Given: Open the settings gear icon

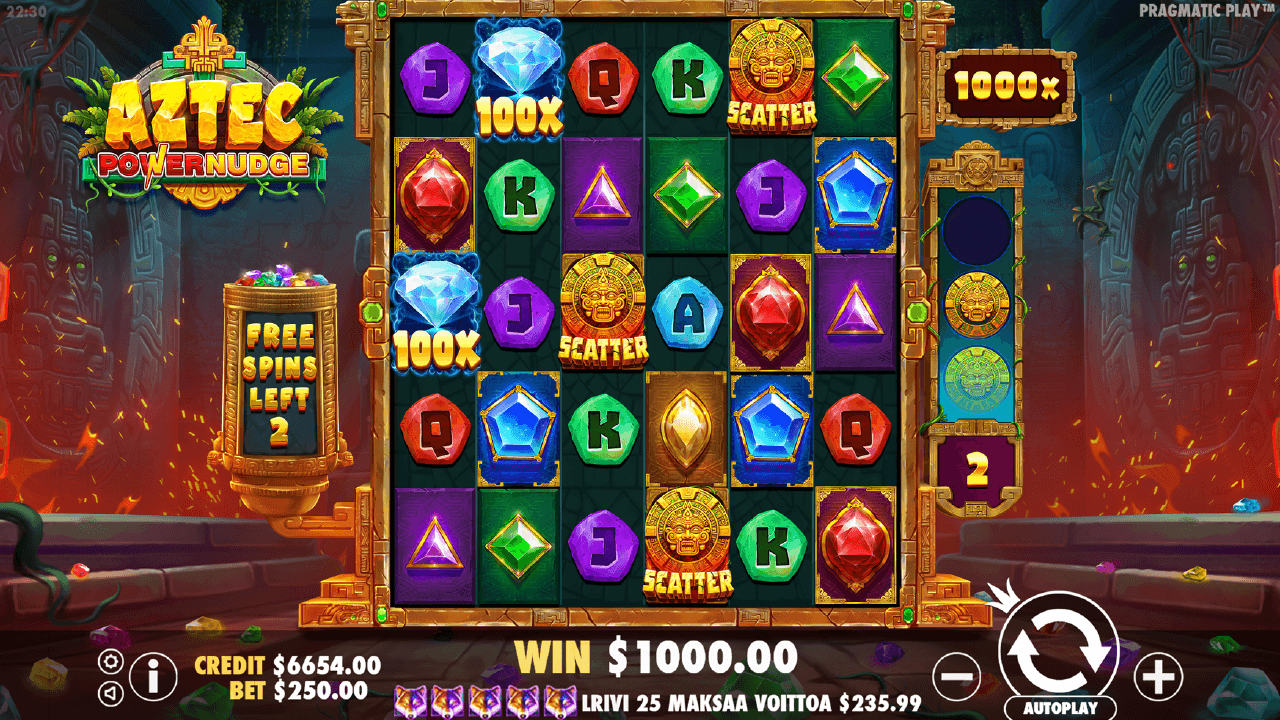Looking at the screenshot, I should pos(110,661).
